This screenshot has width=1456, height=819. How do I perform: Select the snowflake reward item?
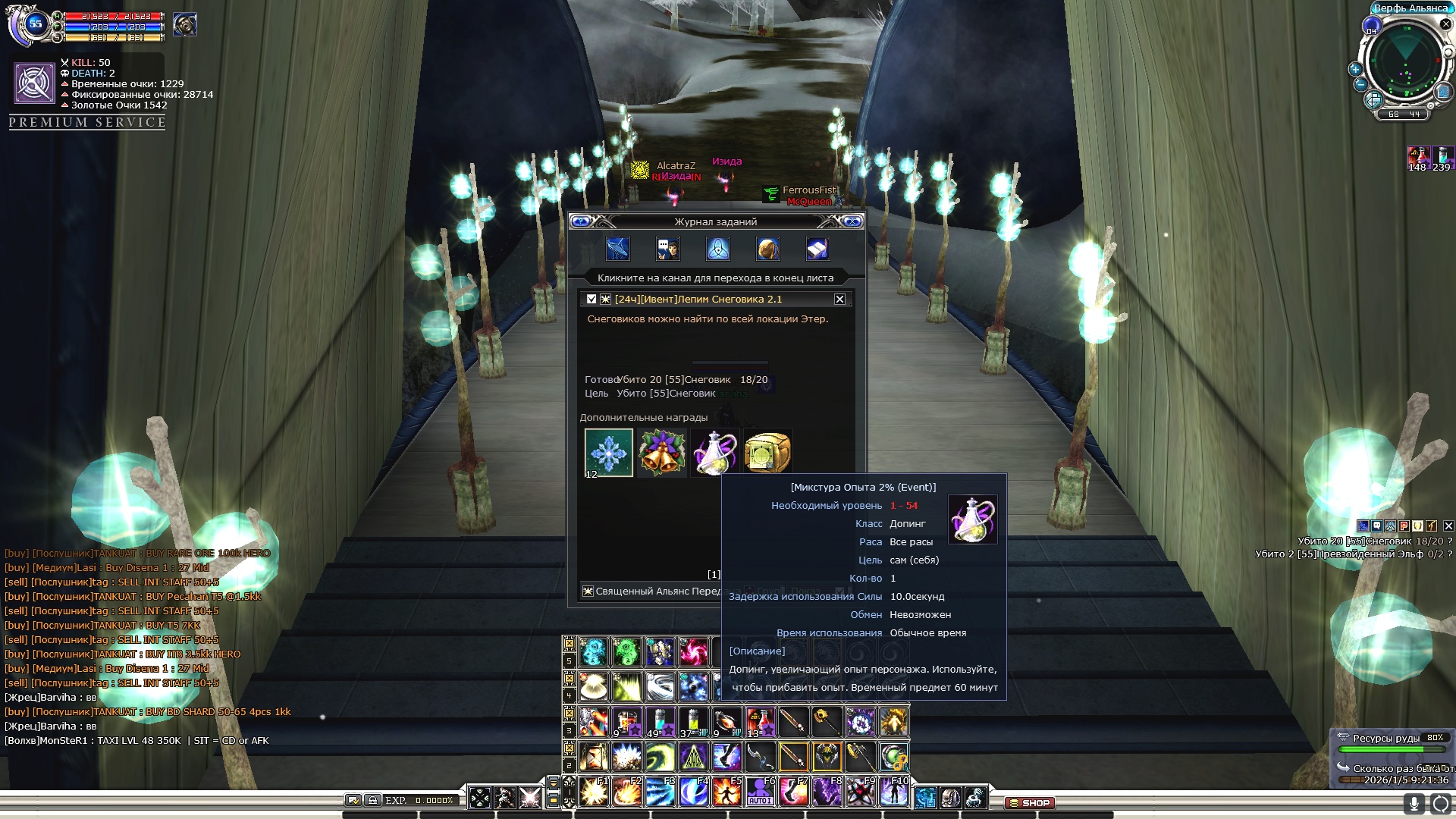pos(608,453)
